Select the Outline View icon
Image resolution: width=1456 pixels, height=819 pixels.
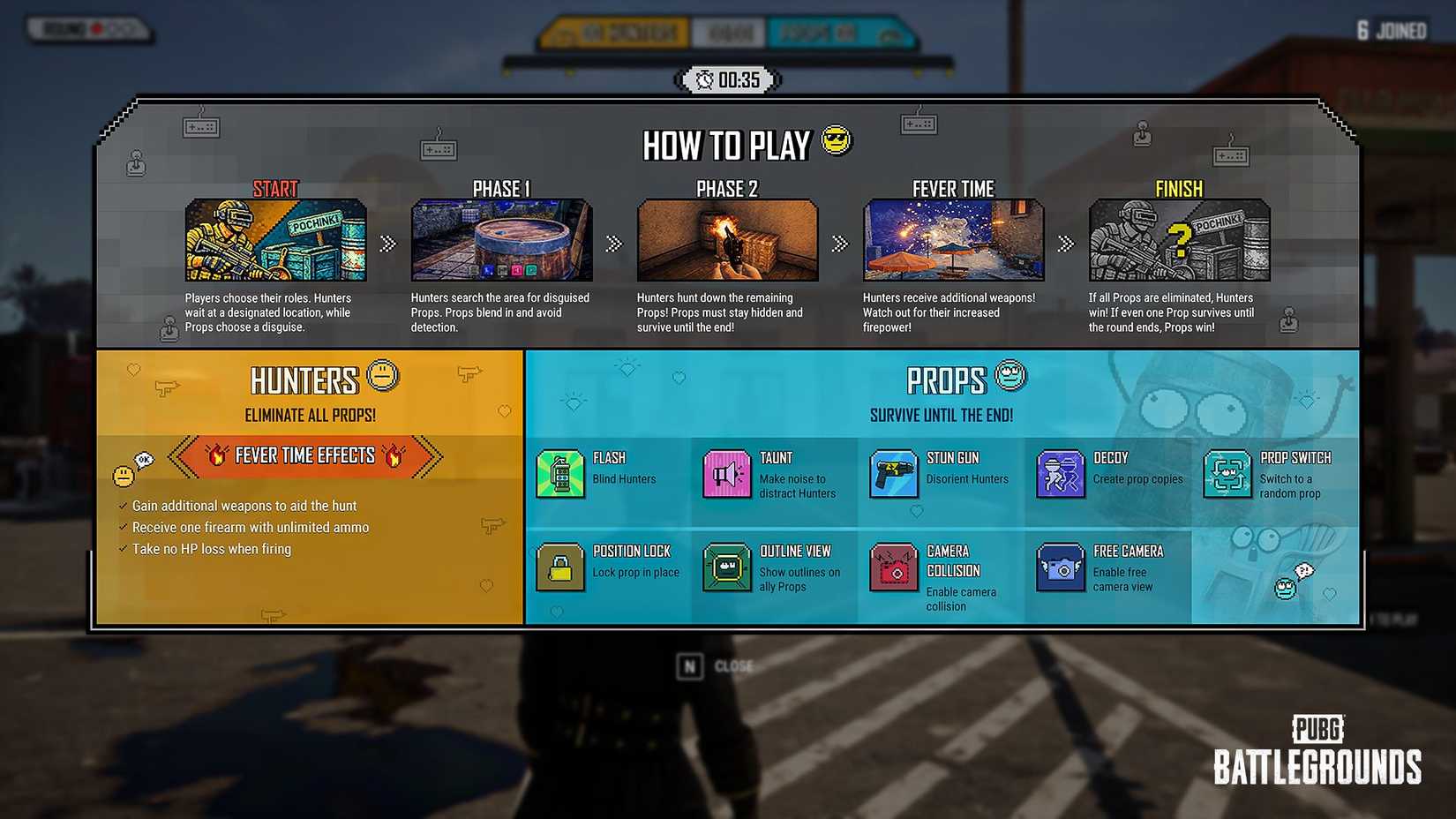pos(727,567)
